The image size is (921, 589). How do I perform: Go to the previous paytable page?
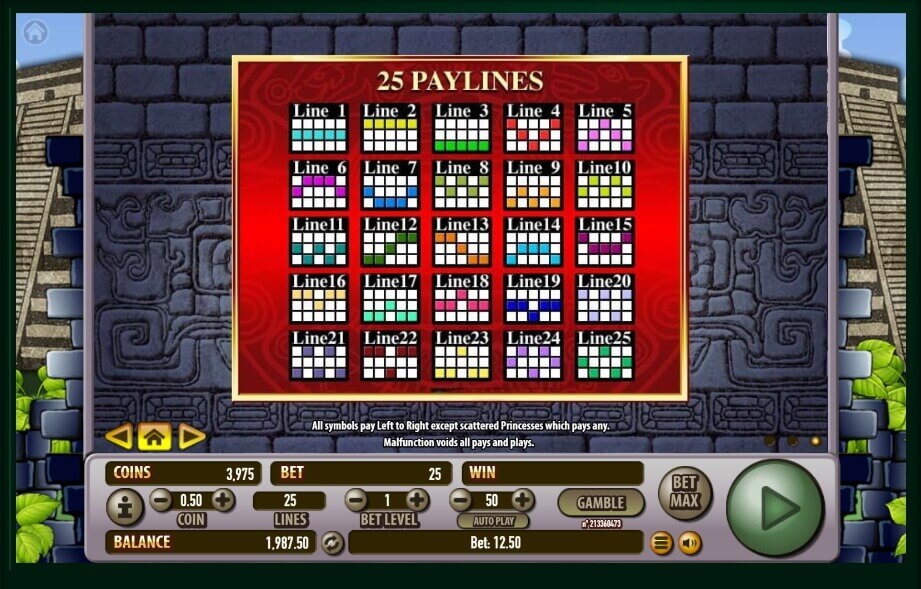click(x=119, y=436)
